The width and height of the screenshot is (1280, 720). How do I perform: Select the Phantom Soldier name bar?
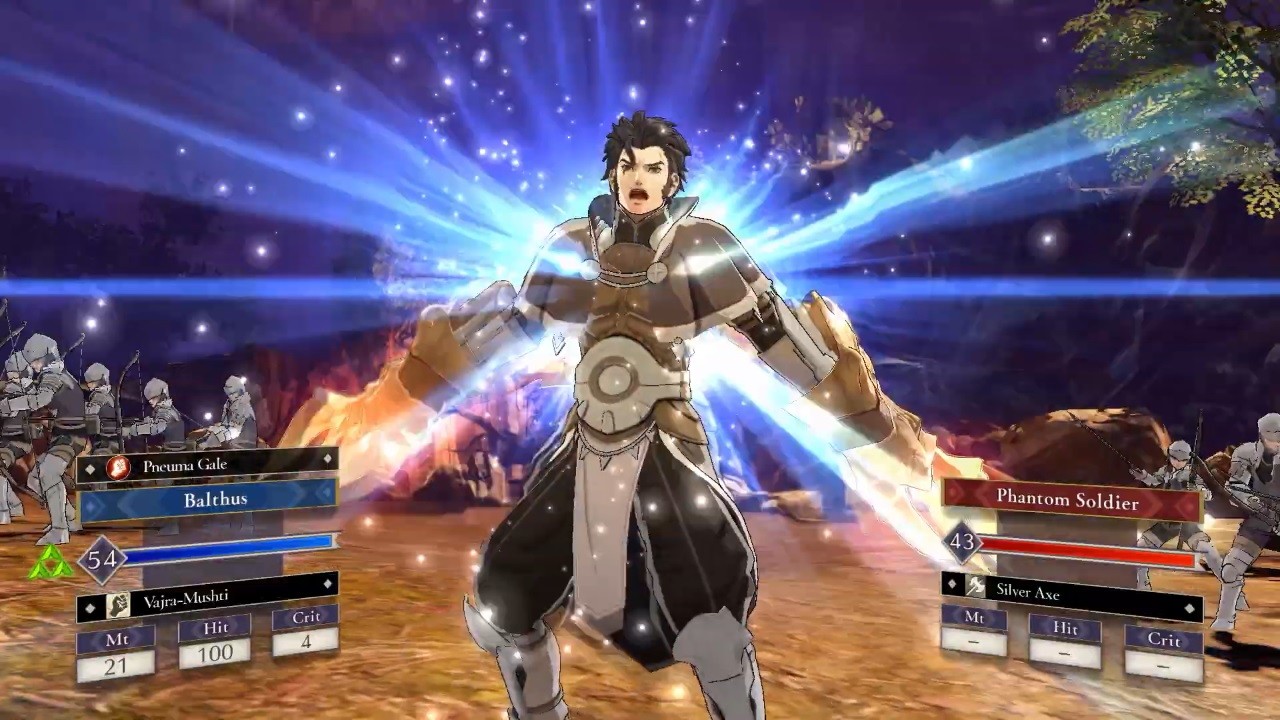click(1070, 503)
